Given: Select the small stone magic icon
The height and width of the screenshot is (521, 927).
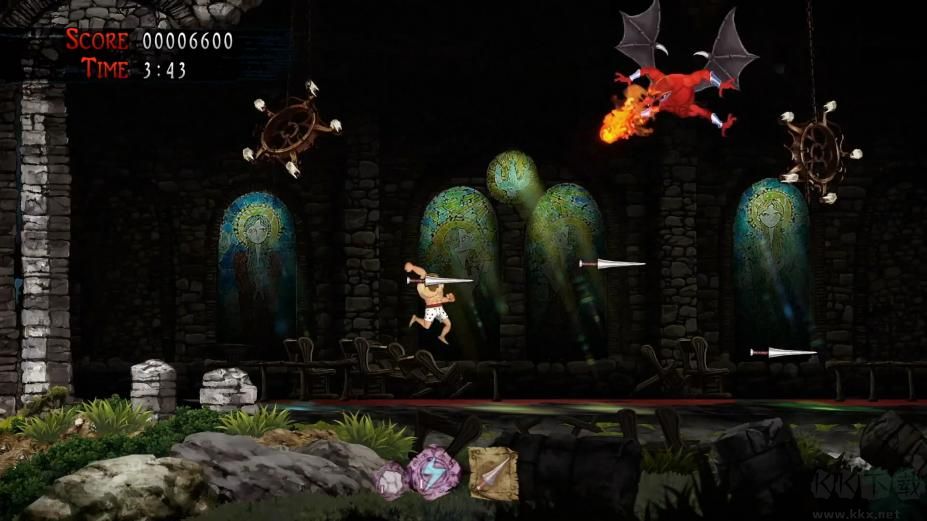Looking at the screenshot, I should click(x=391, y=479).
